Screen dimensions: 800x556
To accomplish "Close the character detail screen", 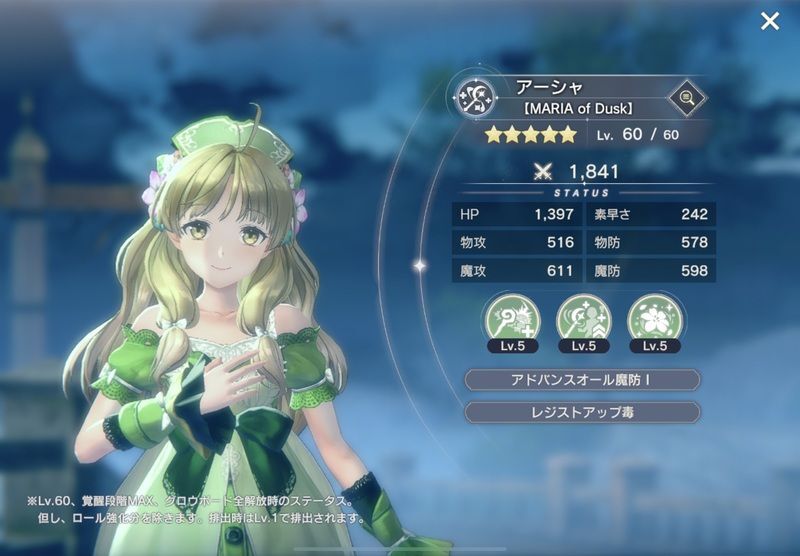I will 769,21.
